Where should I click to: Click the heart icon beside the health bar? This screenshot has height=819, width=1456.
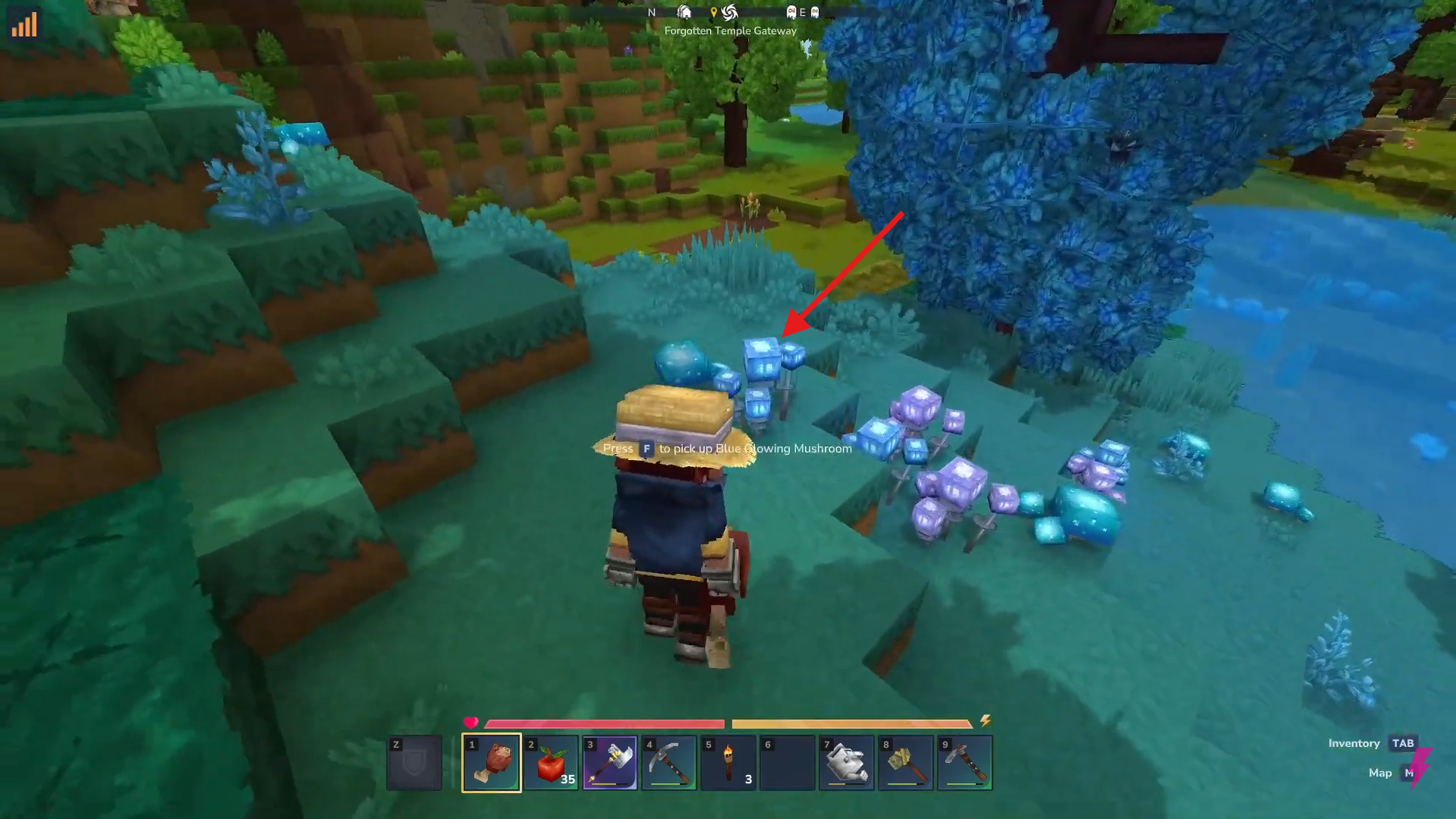pos(473,722)
